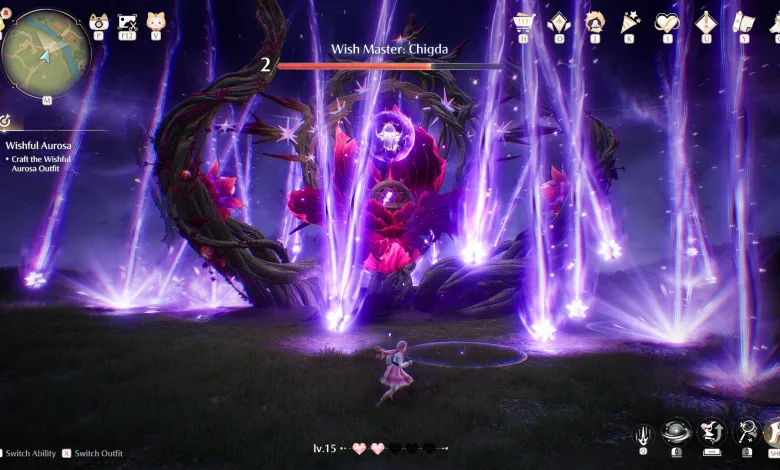Activate the jump ability icon

712,431
